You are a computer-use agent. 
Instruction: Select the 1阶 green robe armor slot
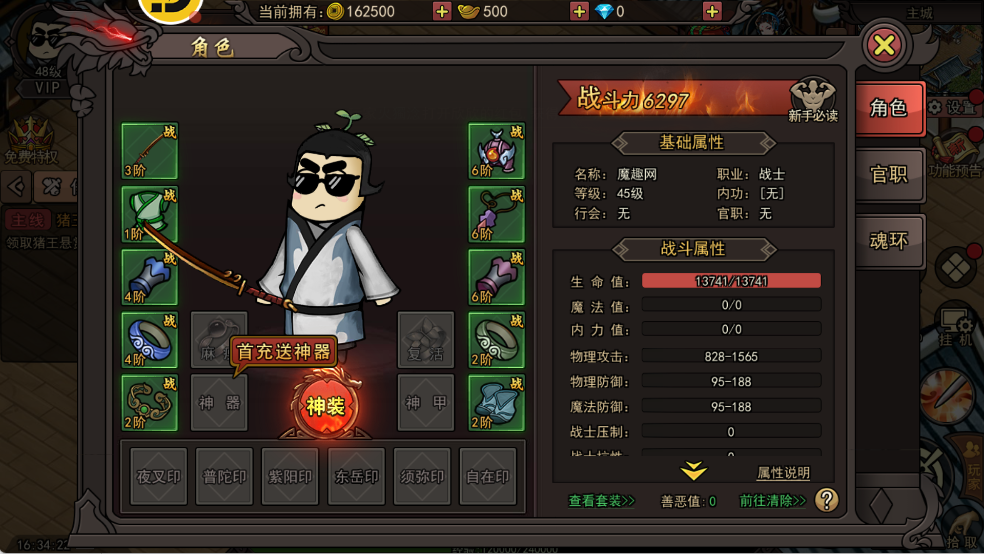tap(150, 214)
